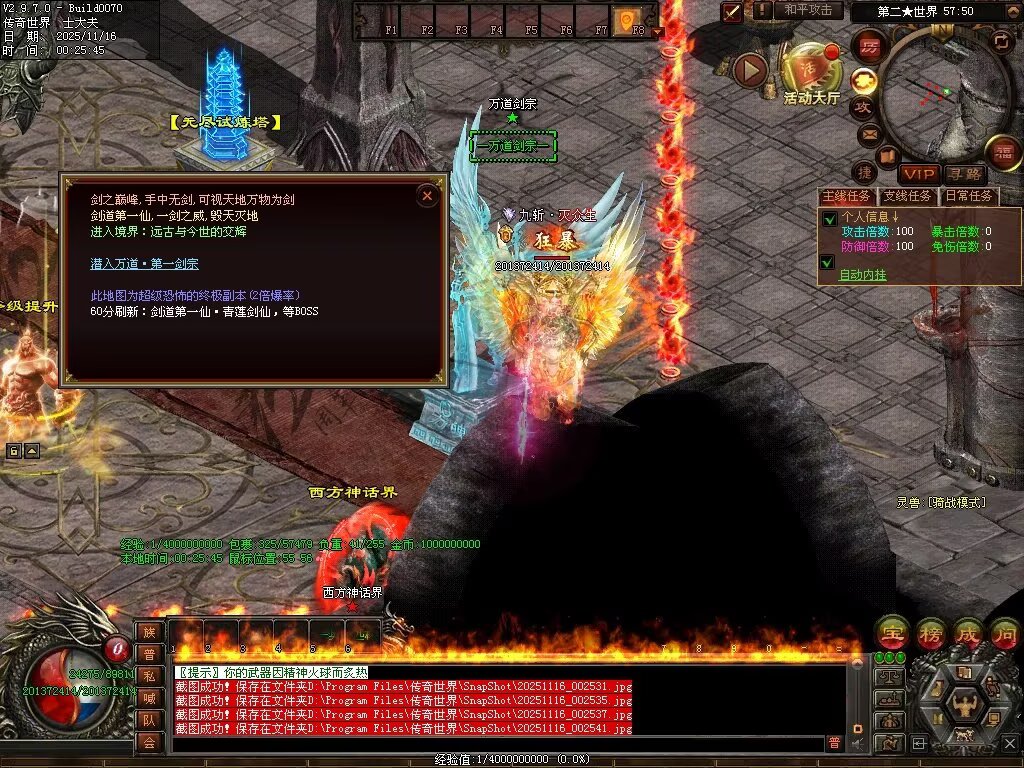This screenshot has height=768, width=1024.
Task: Open the VIP panel
Action: coord(918,174)
